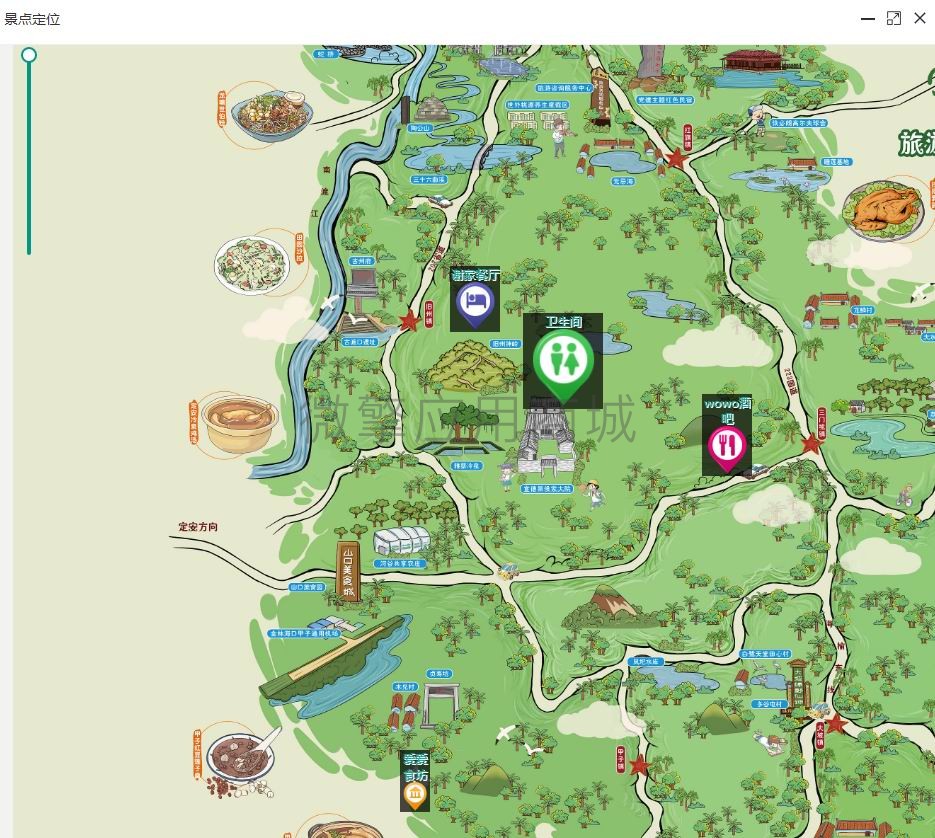Minimize the 景点定位 window

tap(867, 18)
